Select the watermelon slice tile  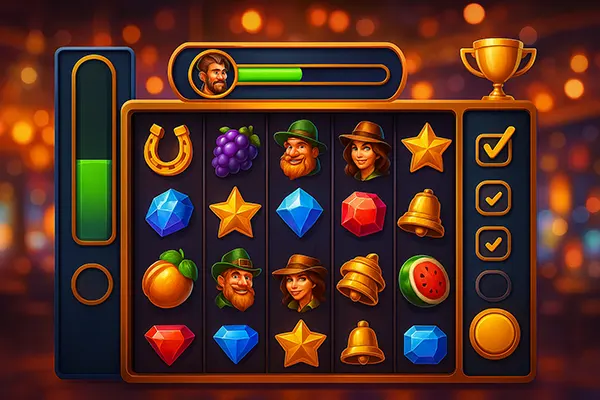[x=424, y=279]
